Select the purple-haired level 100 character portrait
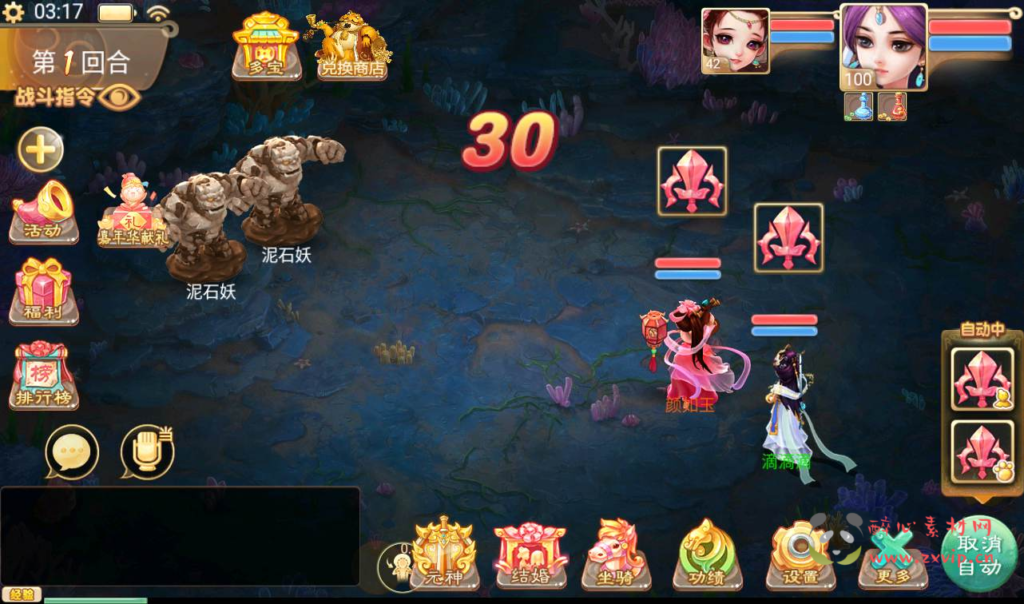The height and width of the screenshot is (604, 1024). 882,47
